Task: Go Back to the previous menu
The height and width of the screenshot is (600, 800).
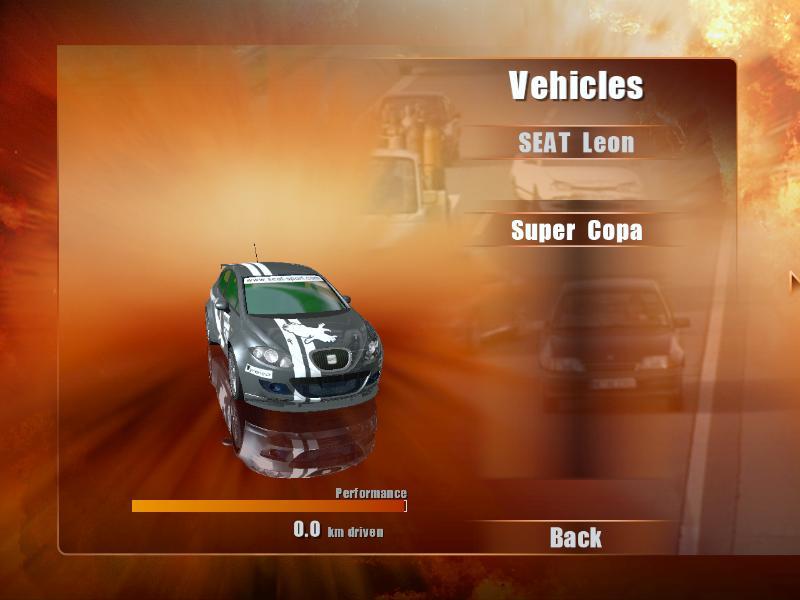Action: coord(576,538)
